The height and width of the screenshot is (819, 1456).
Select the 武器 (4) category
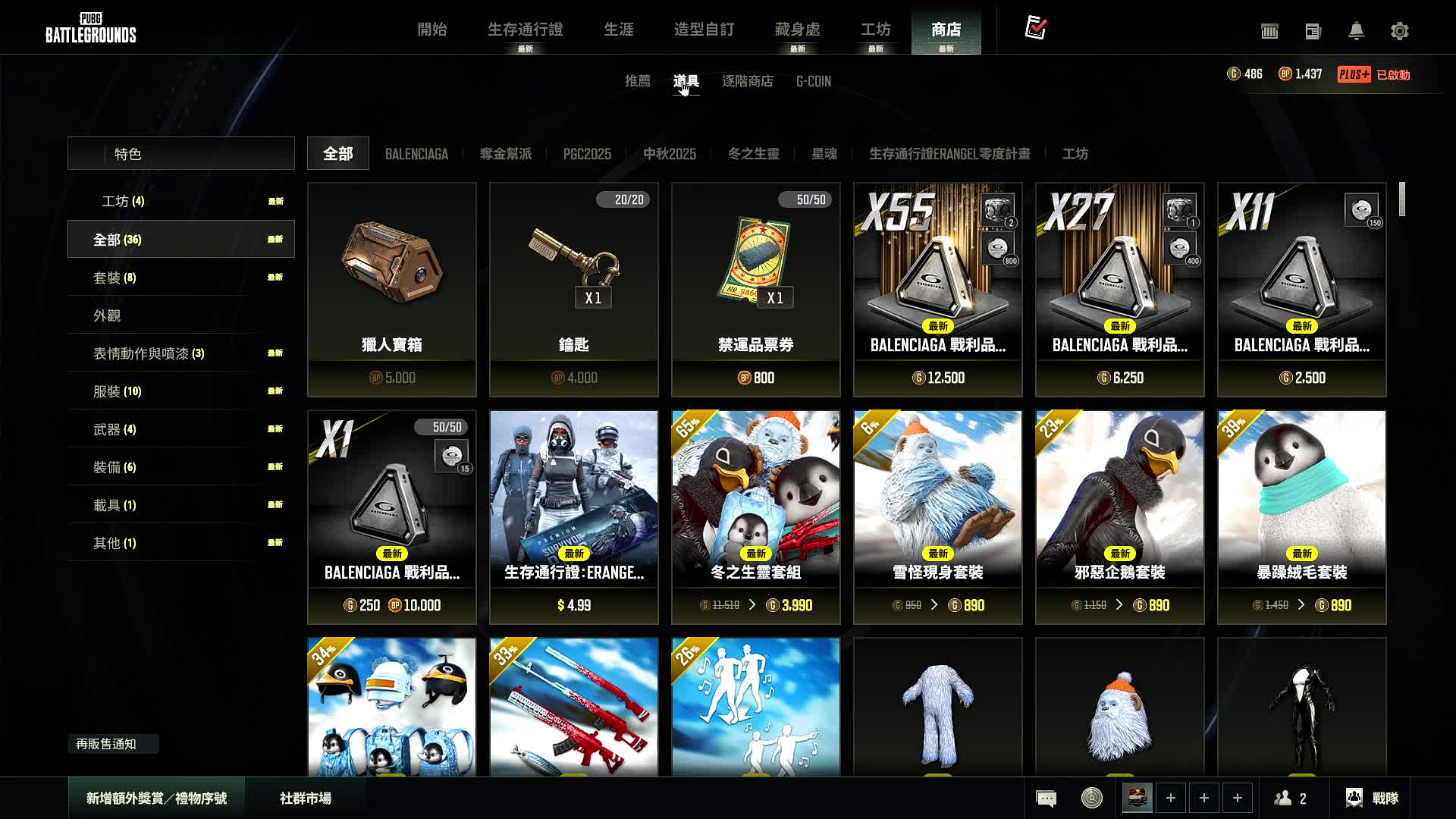click(115, 429)
